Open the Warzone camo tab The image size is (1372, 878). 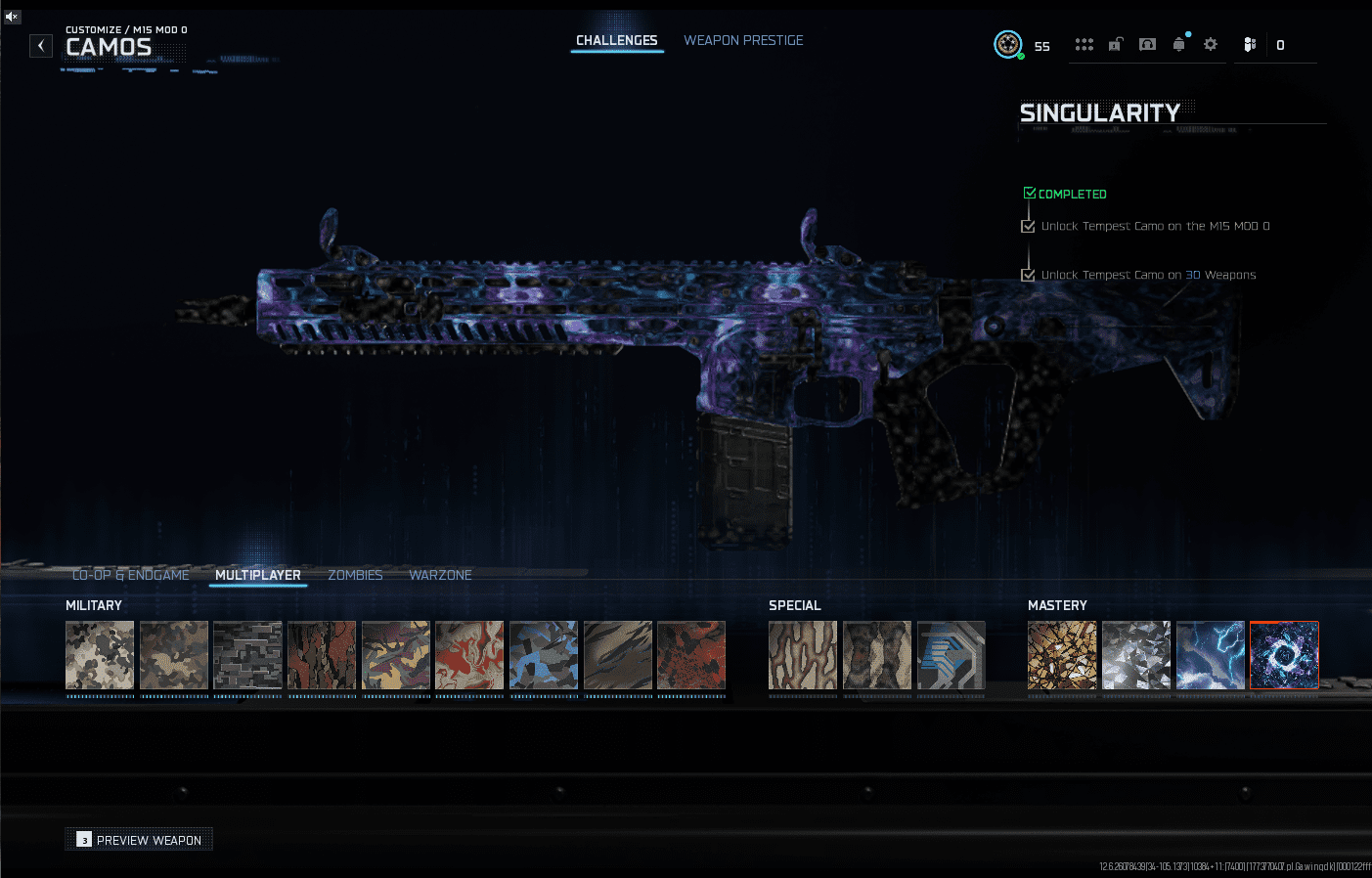440,575
